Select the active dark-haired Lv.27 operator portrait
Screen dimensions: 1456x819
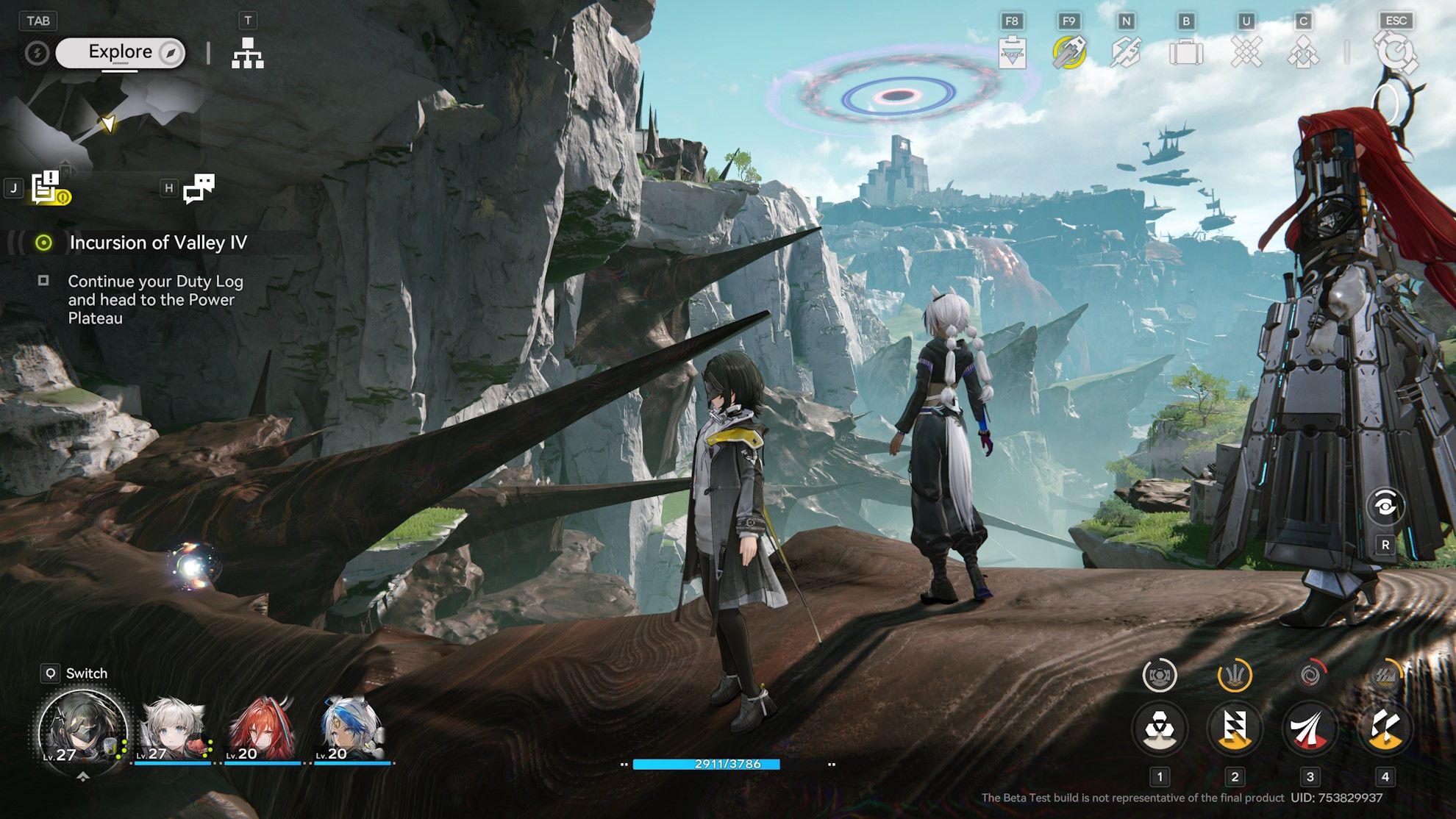point(81,729)
